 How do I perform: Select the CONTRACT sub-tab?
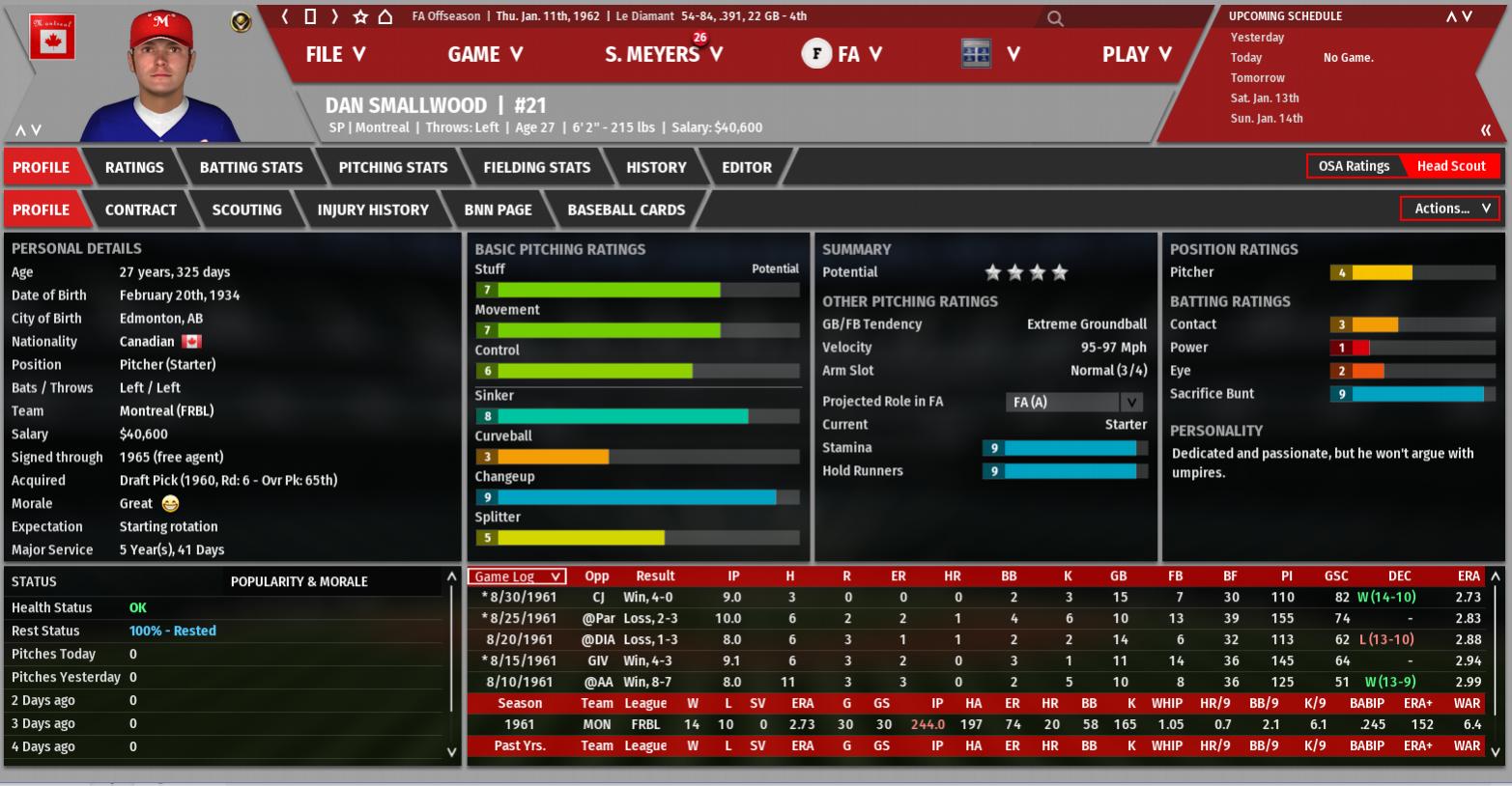point(141,210)
